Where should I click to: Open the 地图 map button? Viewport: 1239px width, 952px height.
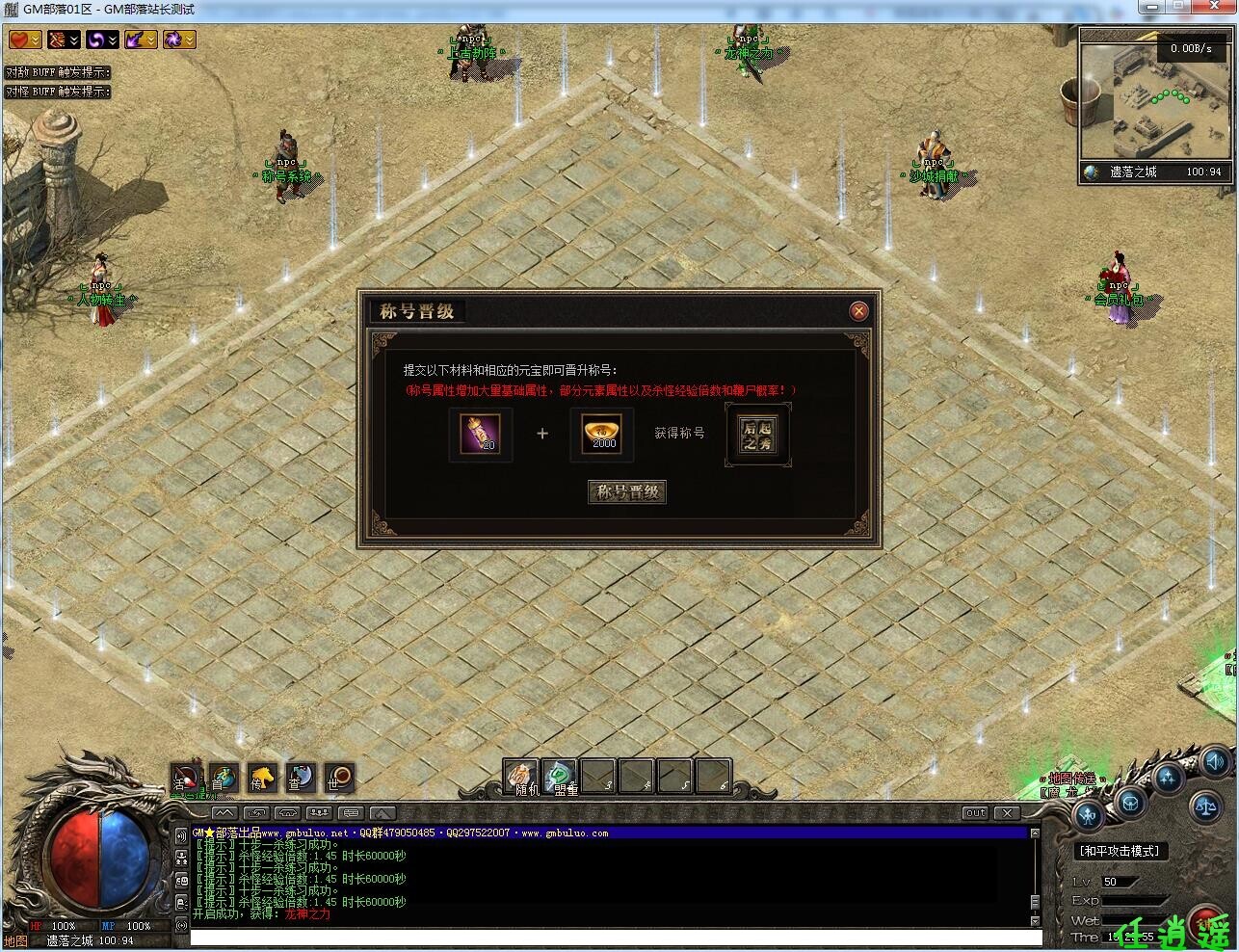pos(15,940)
